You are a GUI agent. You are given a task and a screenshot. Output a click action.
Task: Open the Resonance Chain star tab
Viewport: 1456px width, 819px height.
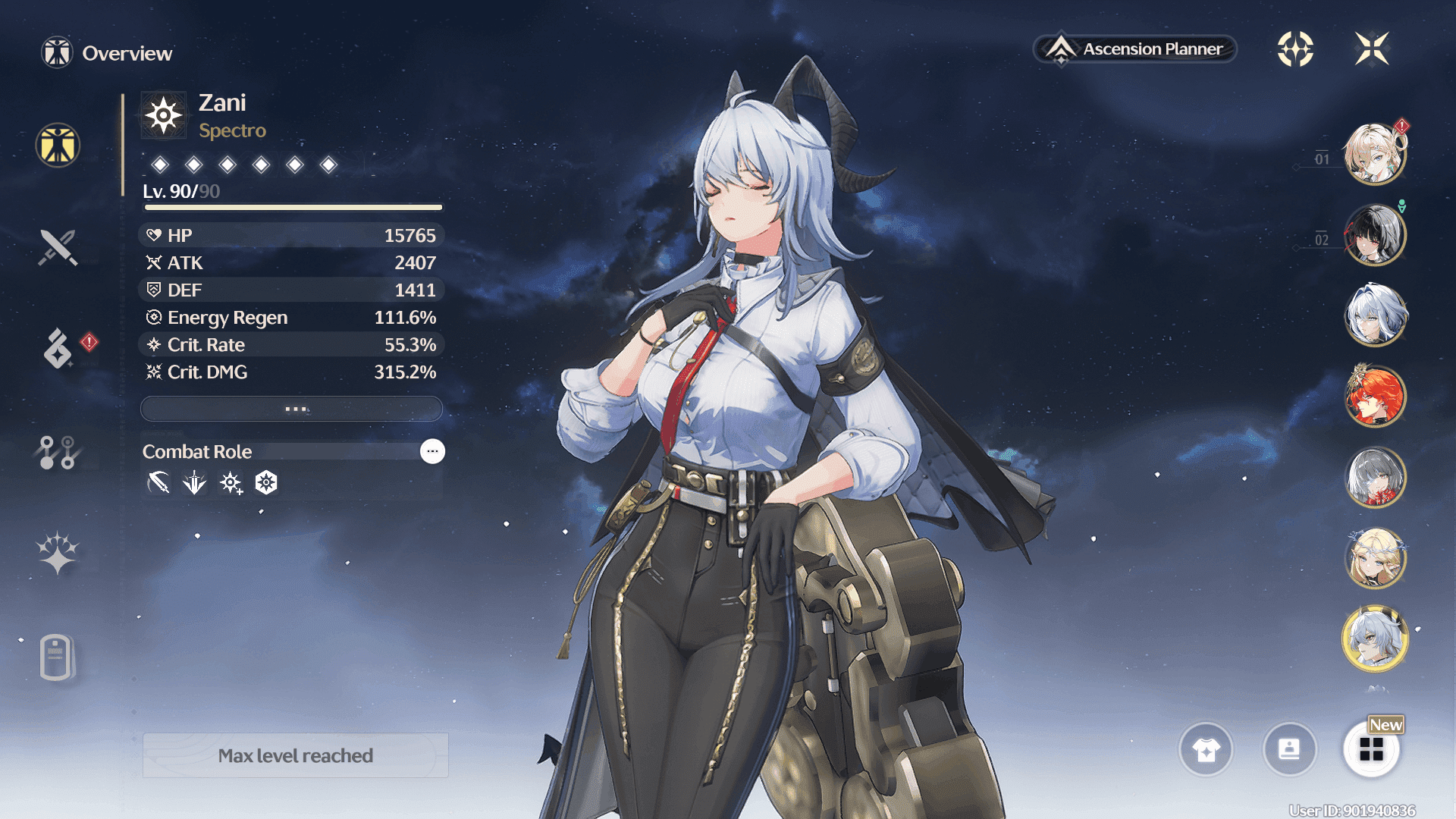[x=58, y=553]
